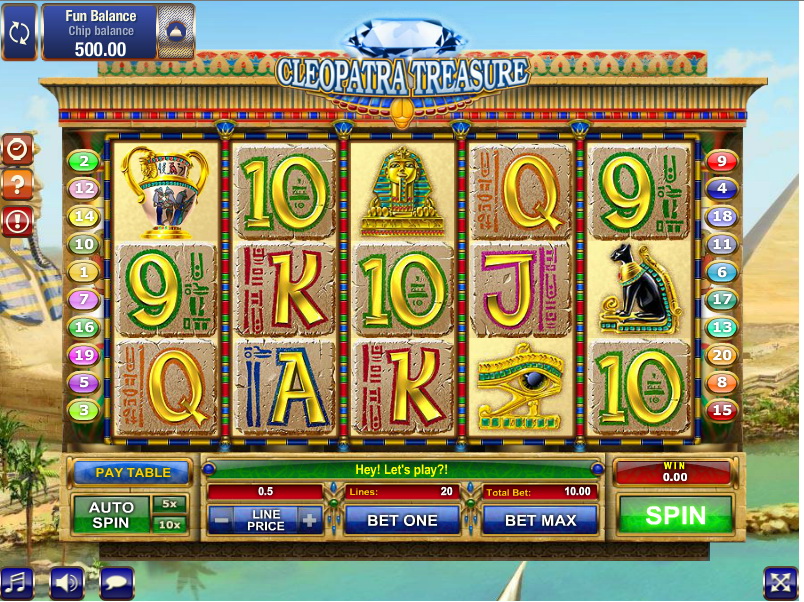The height and width of the screenshot is (602, 804).
Task: Select the 10x auto spin option
Action: click(x=169, y=525)
